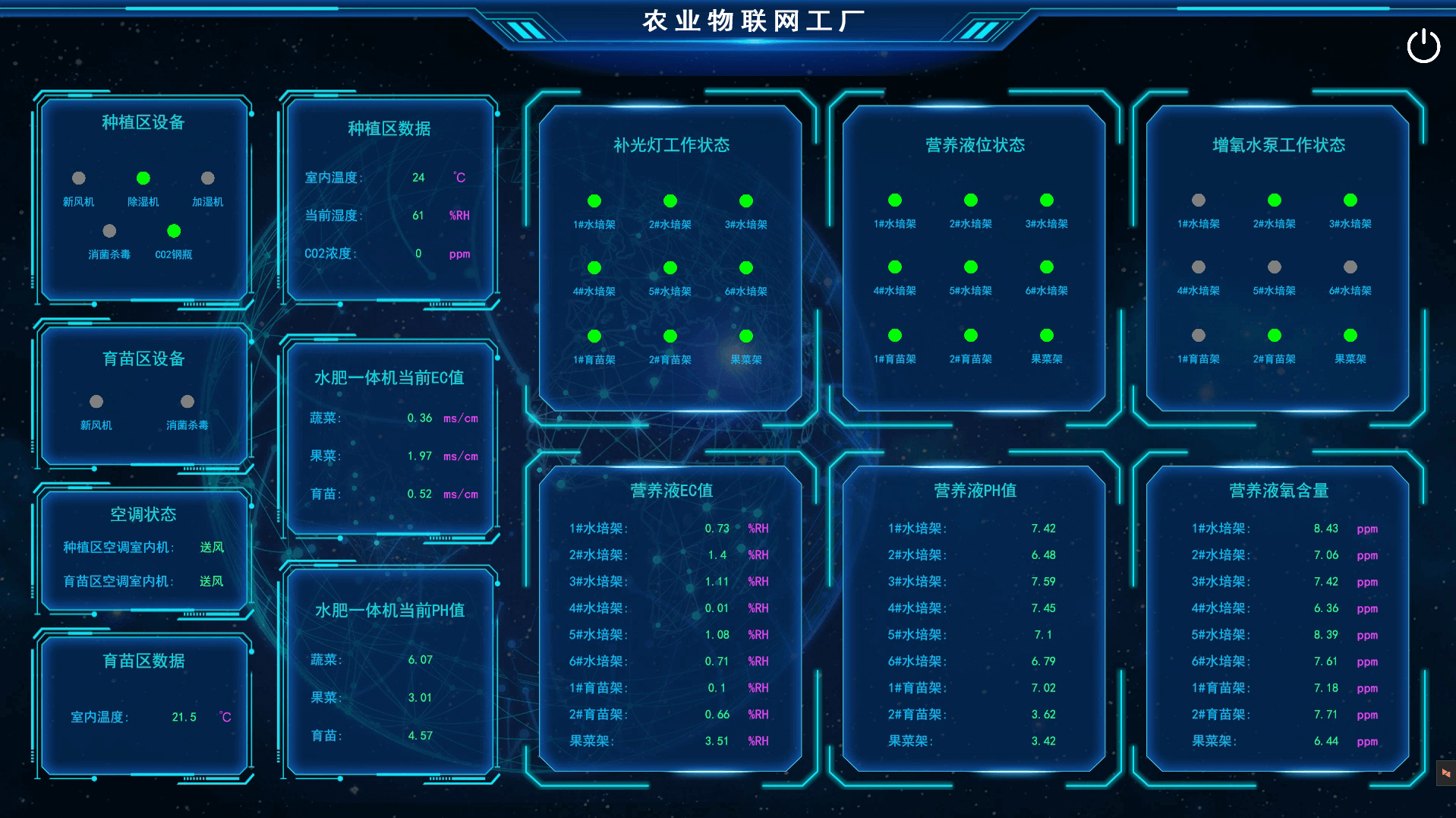
Task: Select 1#水培架 light in 补光灯工作状态
Action: 594,201
